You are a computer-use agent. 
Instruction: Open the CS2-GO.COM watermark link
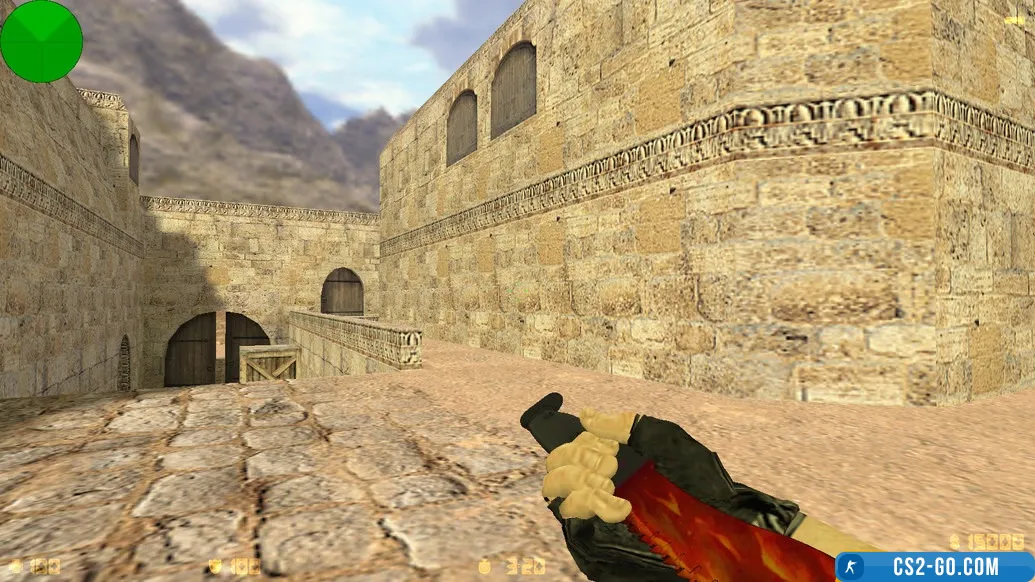(x=935, y=567)
